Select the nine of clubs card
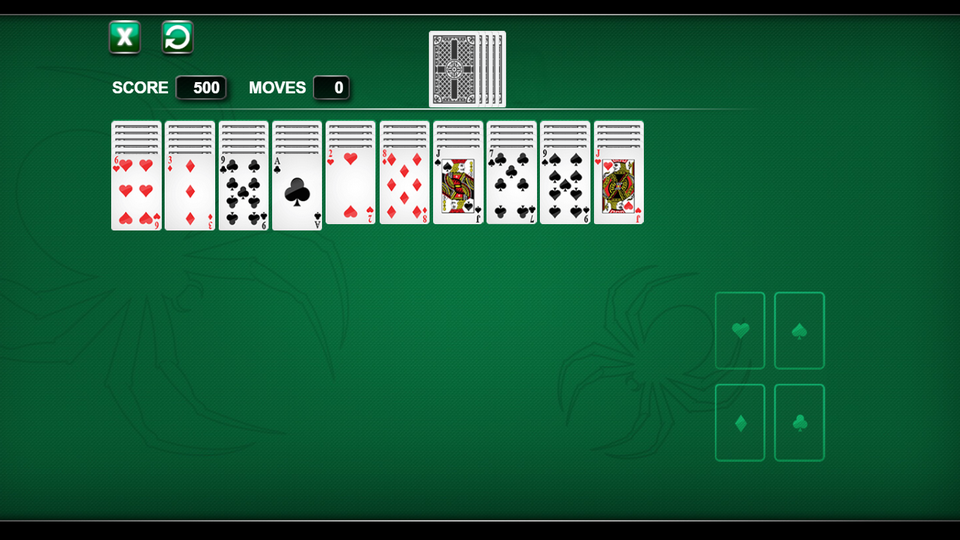This screenshot has height=540, width=960. (x=244, y=191)
